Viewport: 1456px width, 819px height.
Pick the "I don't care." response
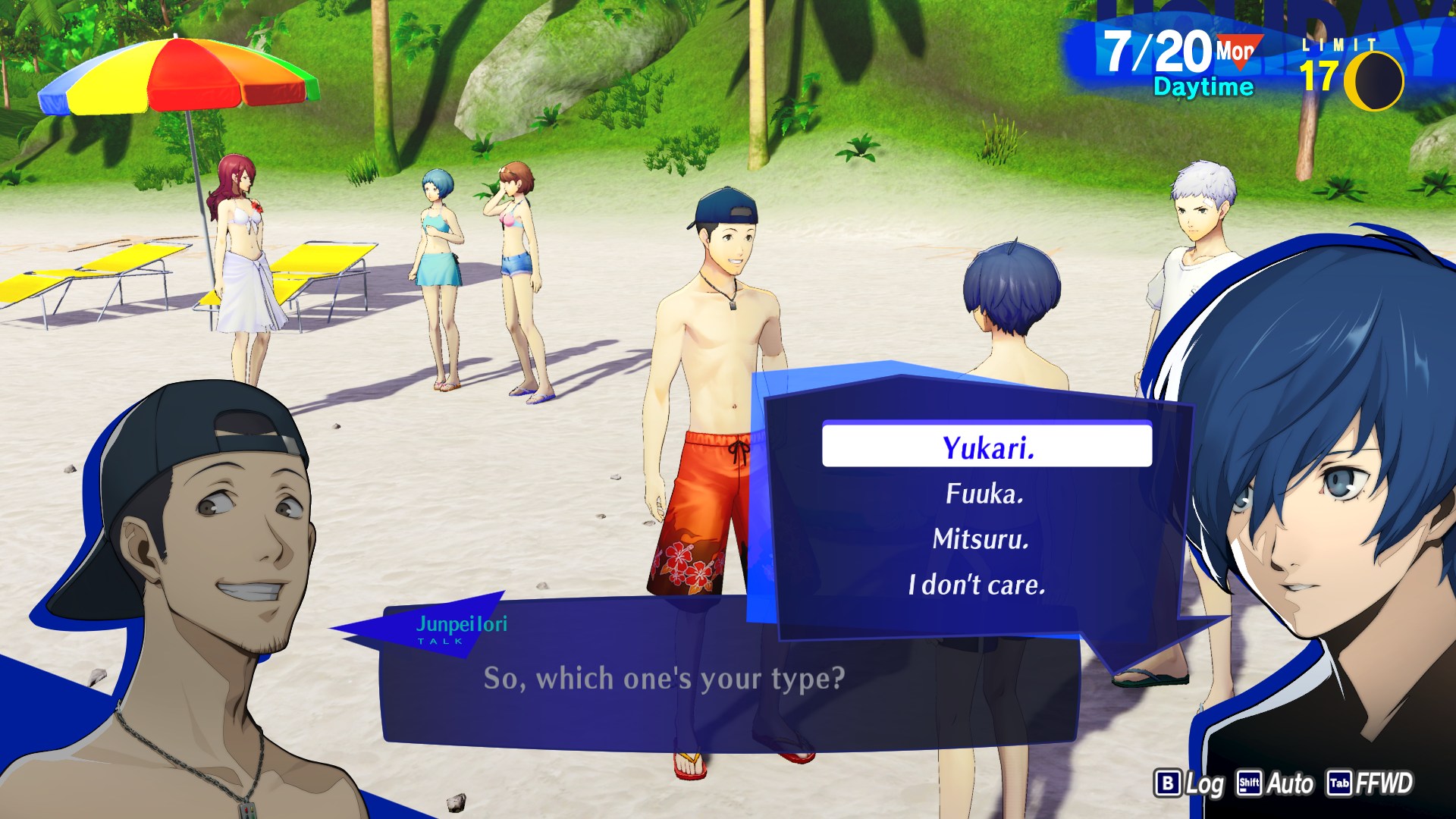point(977,585)
